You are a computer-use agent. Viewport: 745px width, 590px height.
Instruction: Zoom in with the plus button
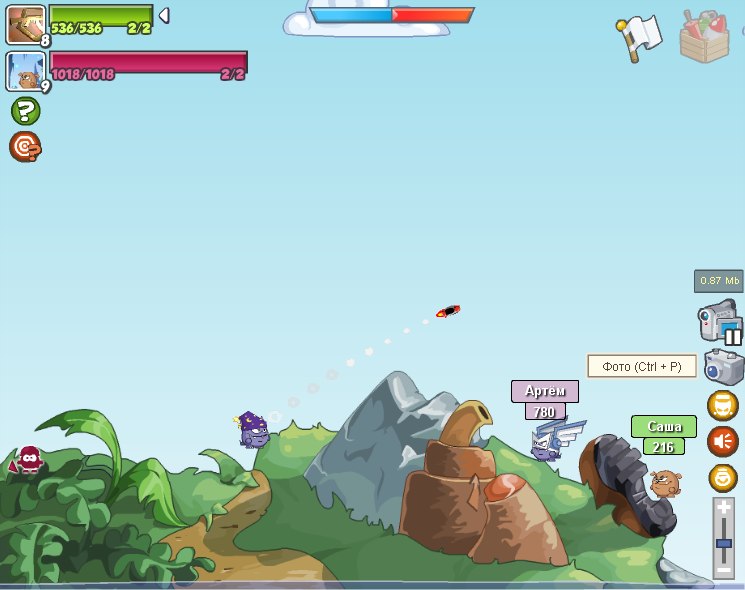tap(724, 508)
